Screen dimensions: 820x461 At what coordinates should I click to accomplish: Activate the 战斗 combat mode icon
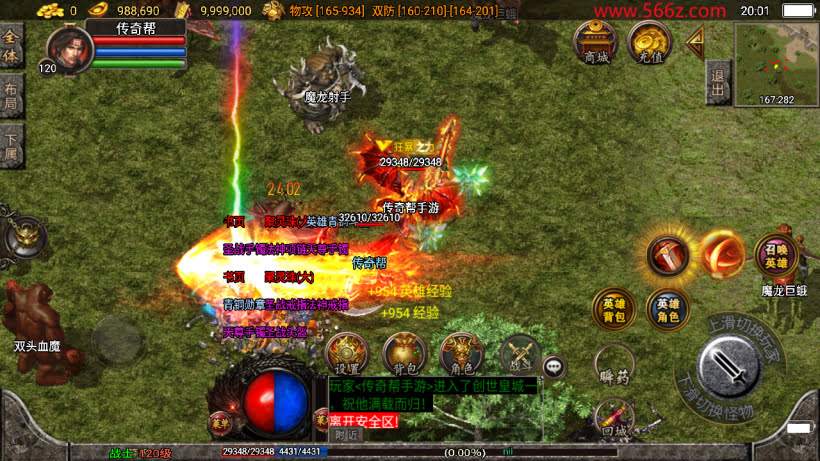tap(519, 355)
